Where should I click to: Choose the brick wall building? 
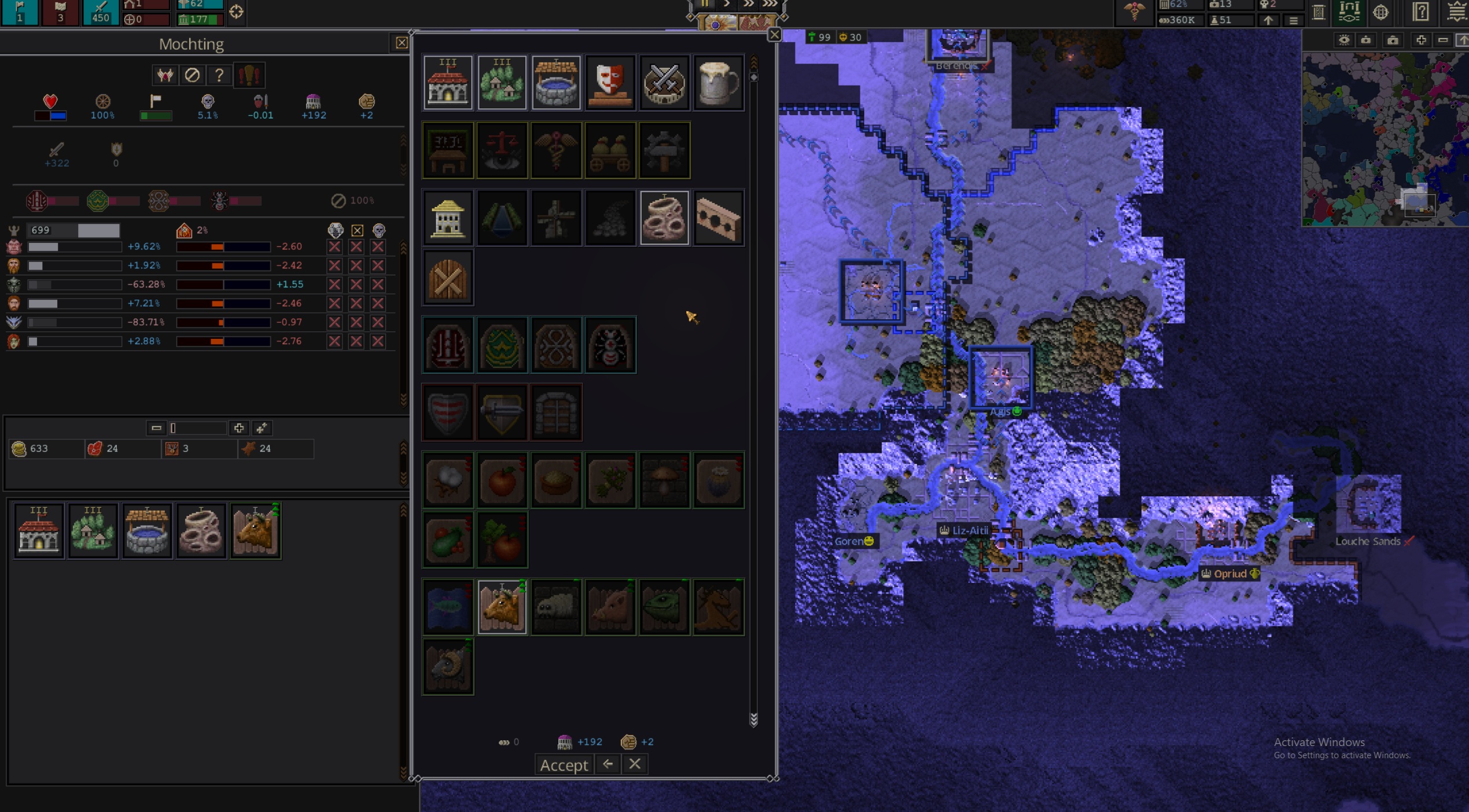pyautogui.click(x=718, y=218)
